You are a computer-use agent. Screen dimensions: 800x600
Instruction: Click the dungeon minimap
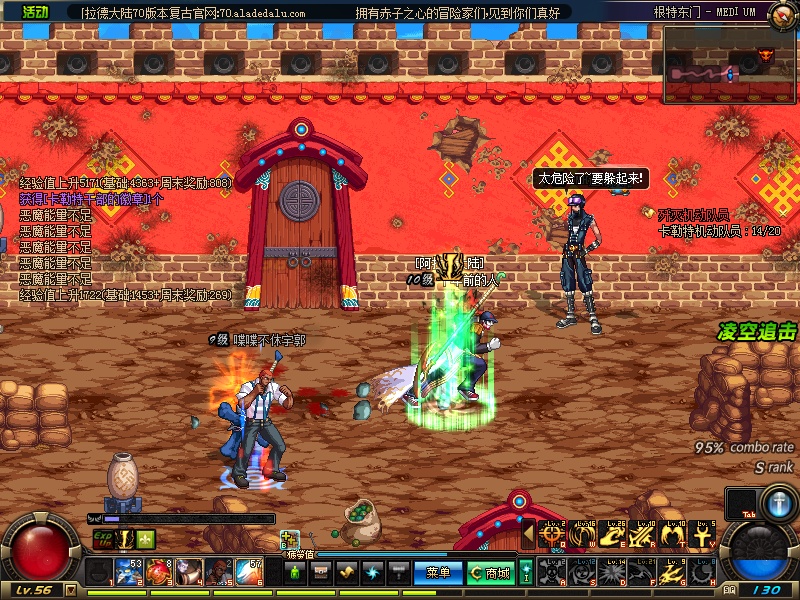click(730, 65)
